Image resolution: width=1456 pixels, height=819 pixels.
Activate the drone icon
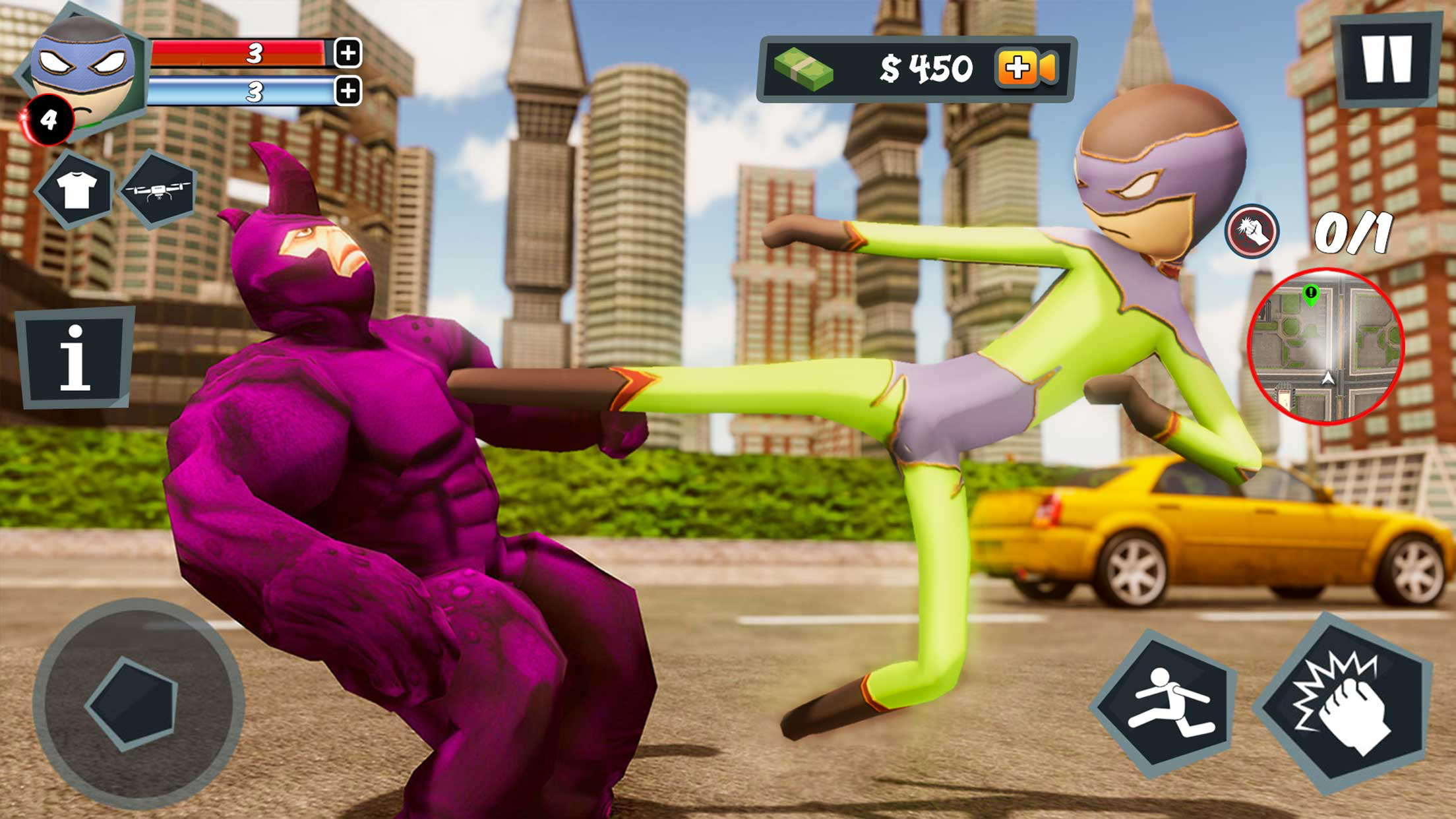158,190
